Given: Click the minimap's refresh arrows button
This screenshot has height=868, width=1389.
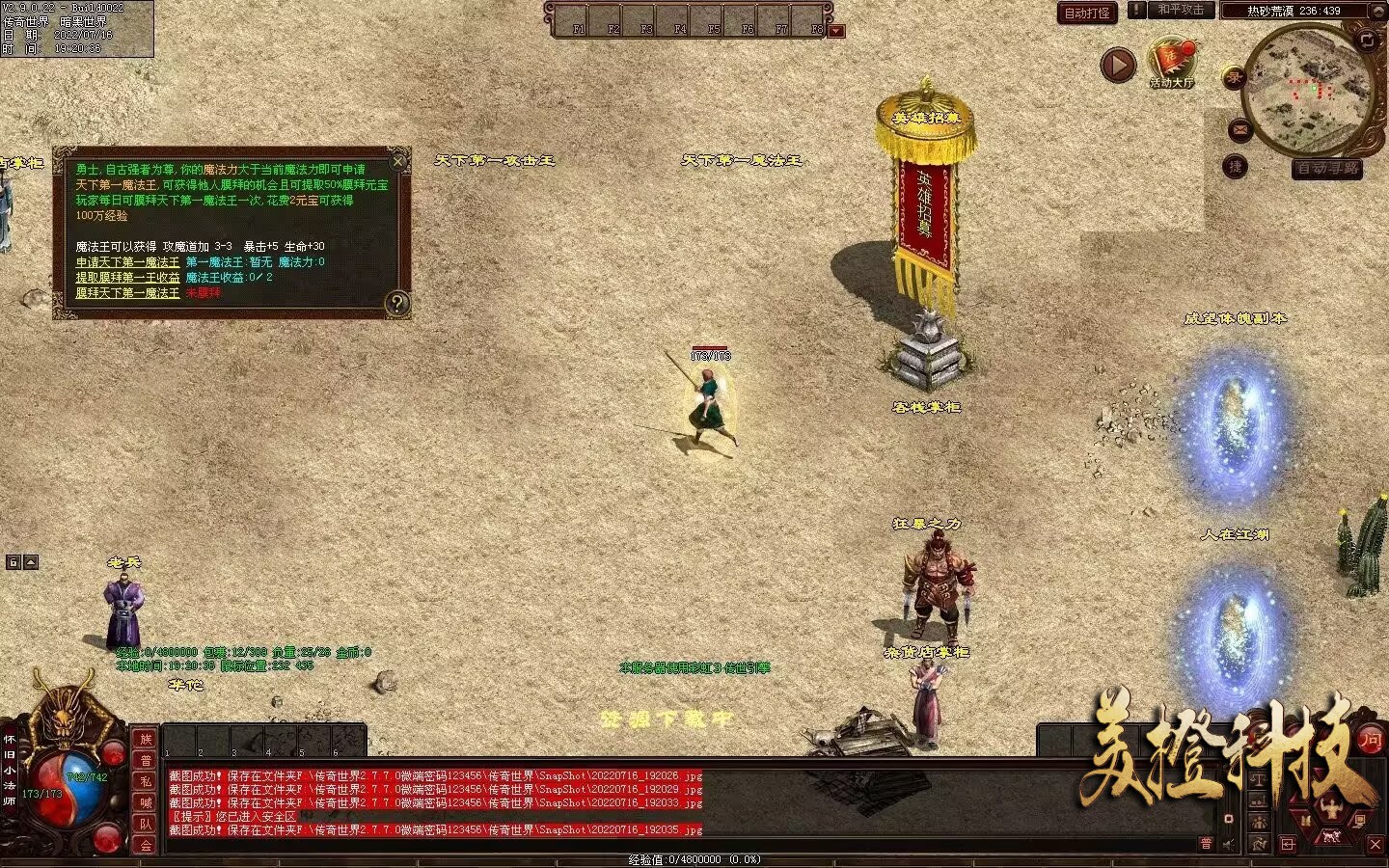Looking at the screenshot, I should click(x=1367, y=40).
